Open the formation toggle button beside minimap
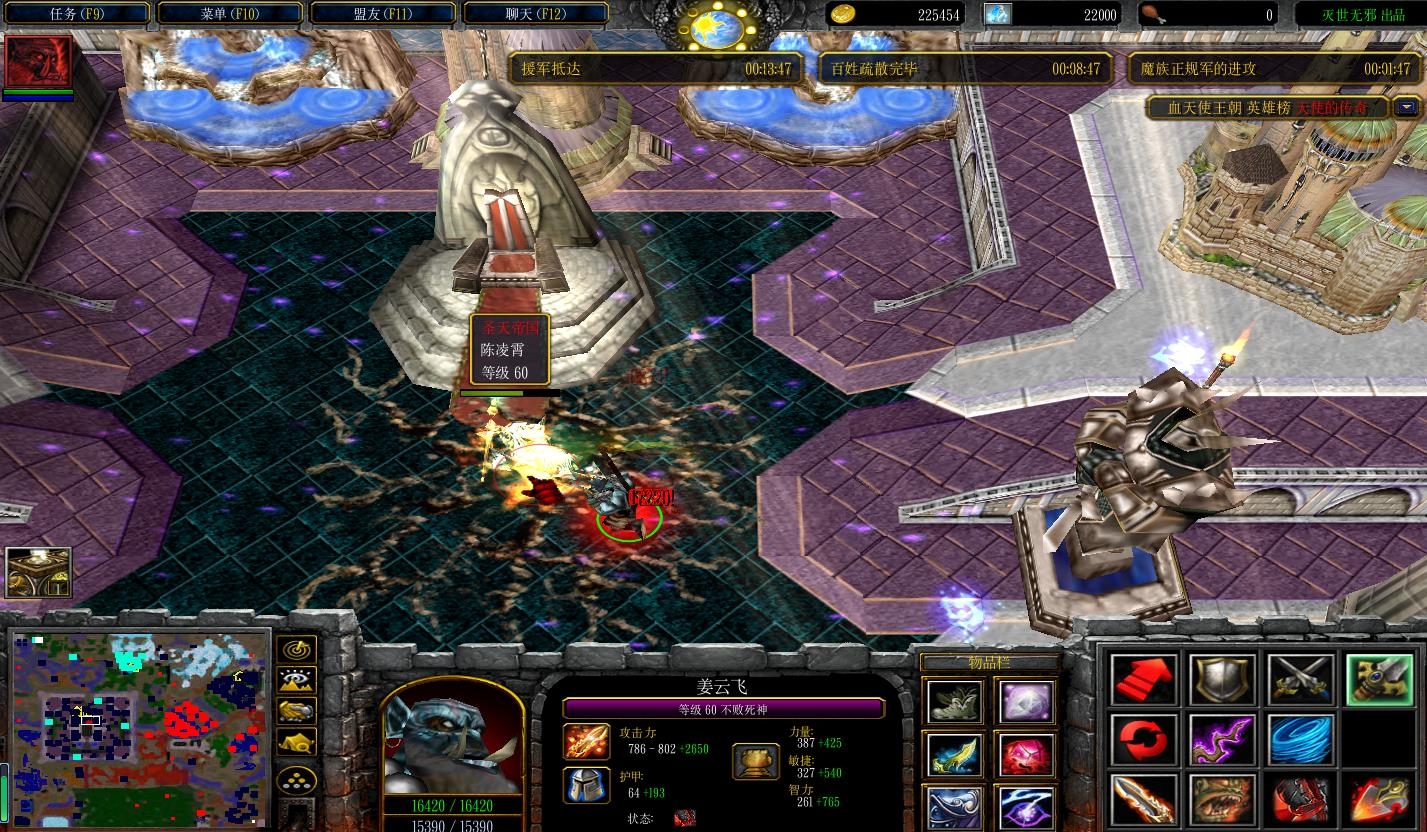The width and height of the screenshot is (1427, 832). point(297,780)
